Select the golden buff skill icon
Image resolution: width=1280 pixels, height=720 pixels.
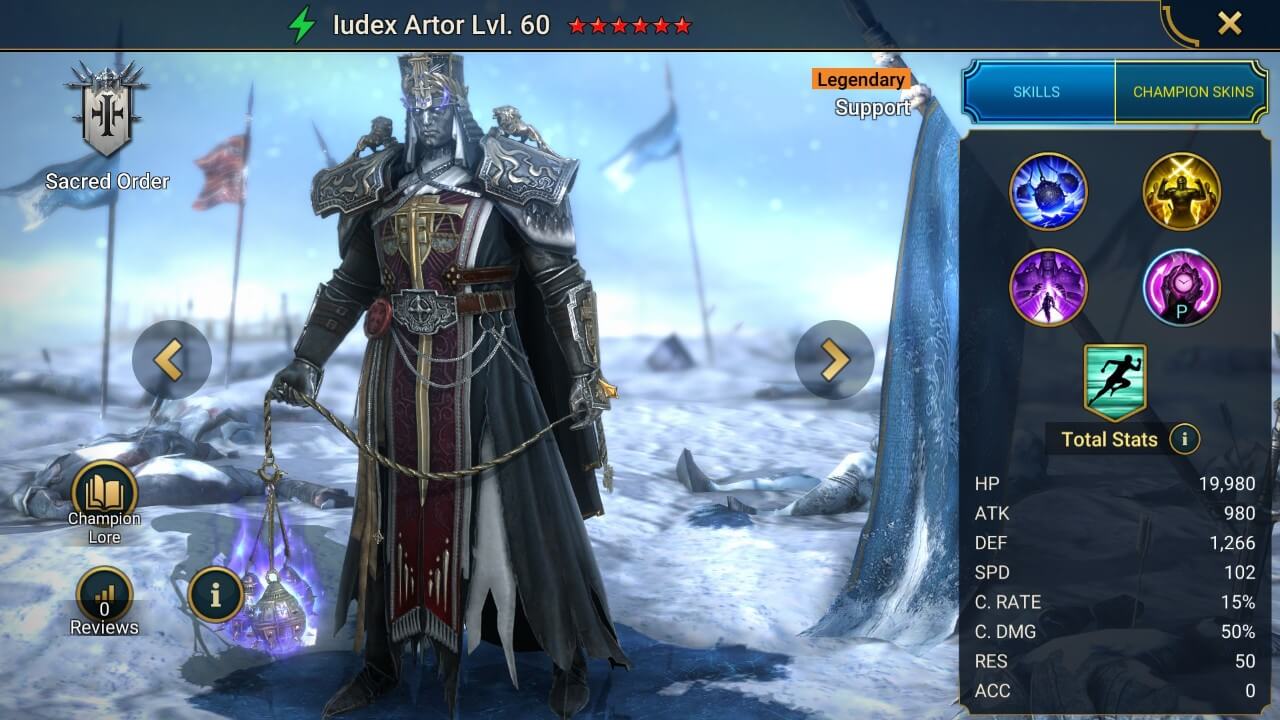[1182, 192]
